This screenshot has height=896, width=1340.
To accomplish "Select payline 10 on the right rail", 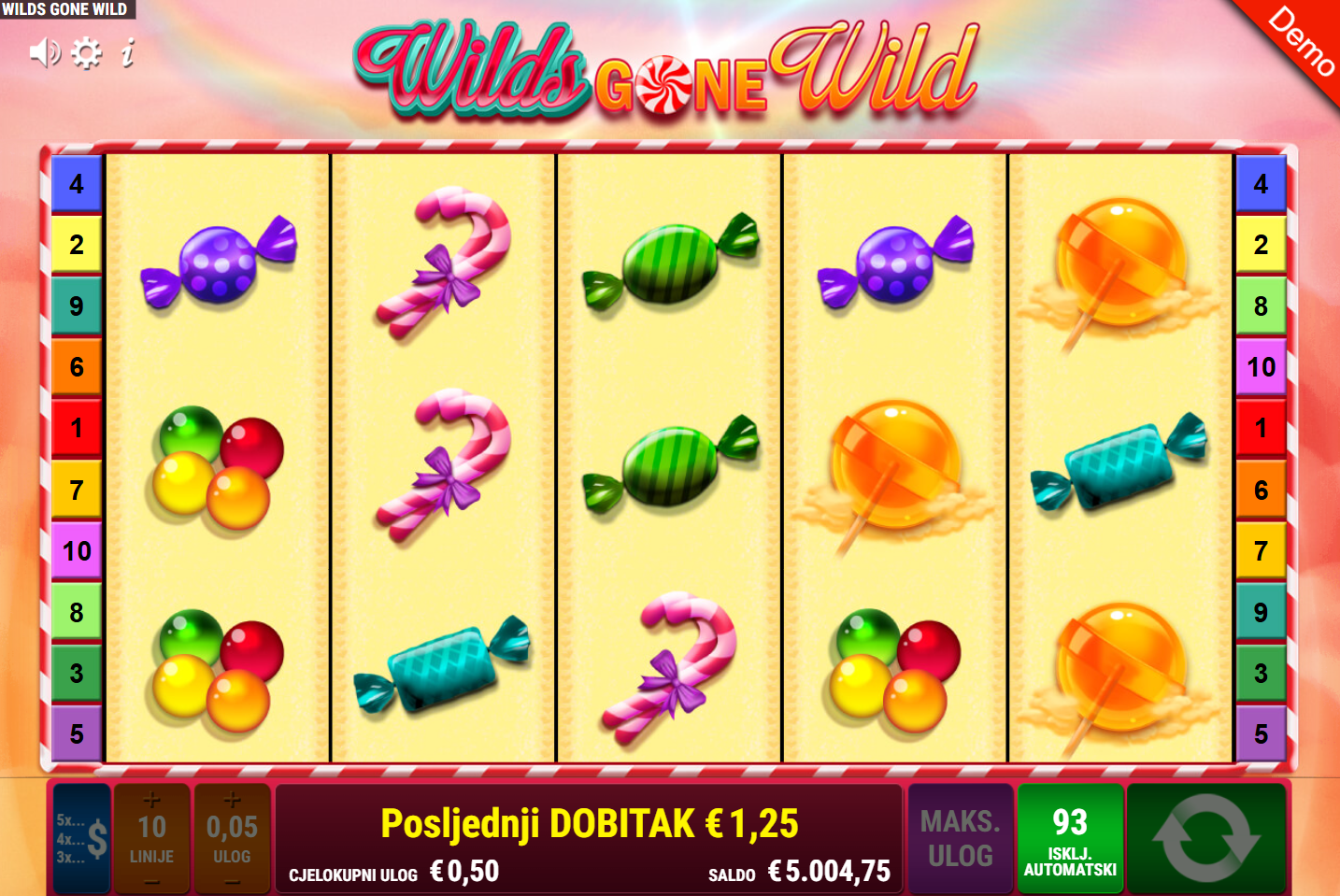I will 1263,366.
